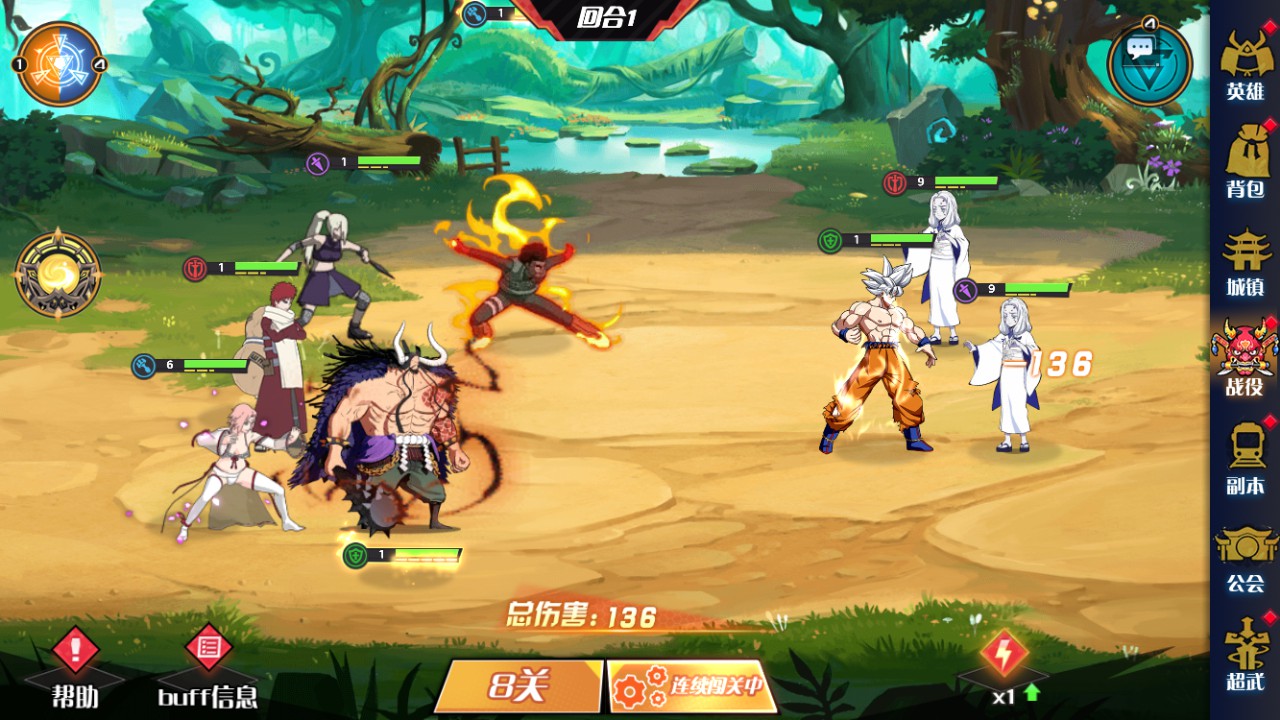Open the 英雄 heroes menu
The image size is (1280, 720).
(x=1245, y=65)
